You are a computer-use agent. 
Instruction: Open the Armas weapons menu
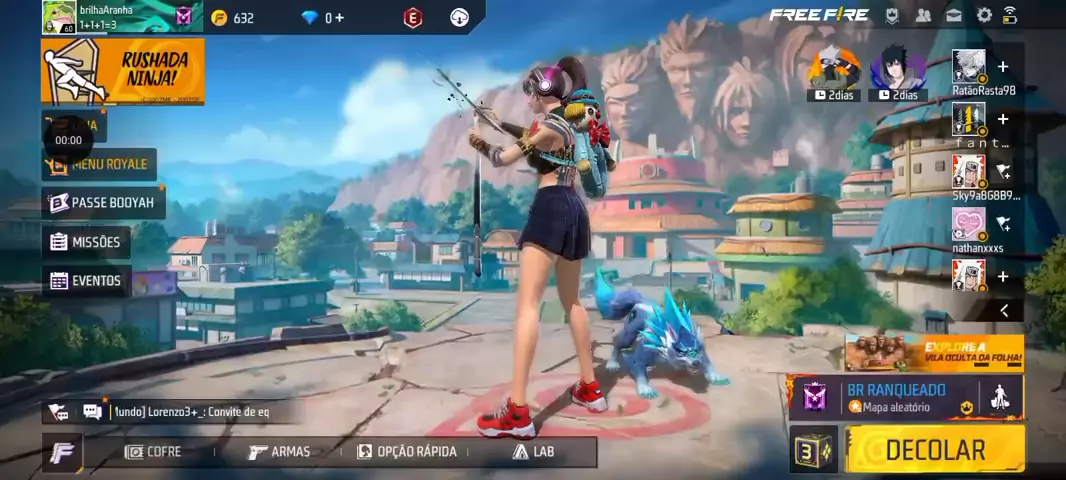point(279,452)
